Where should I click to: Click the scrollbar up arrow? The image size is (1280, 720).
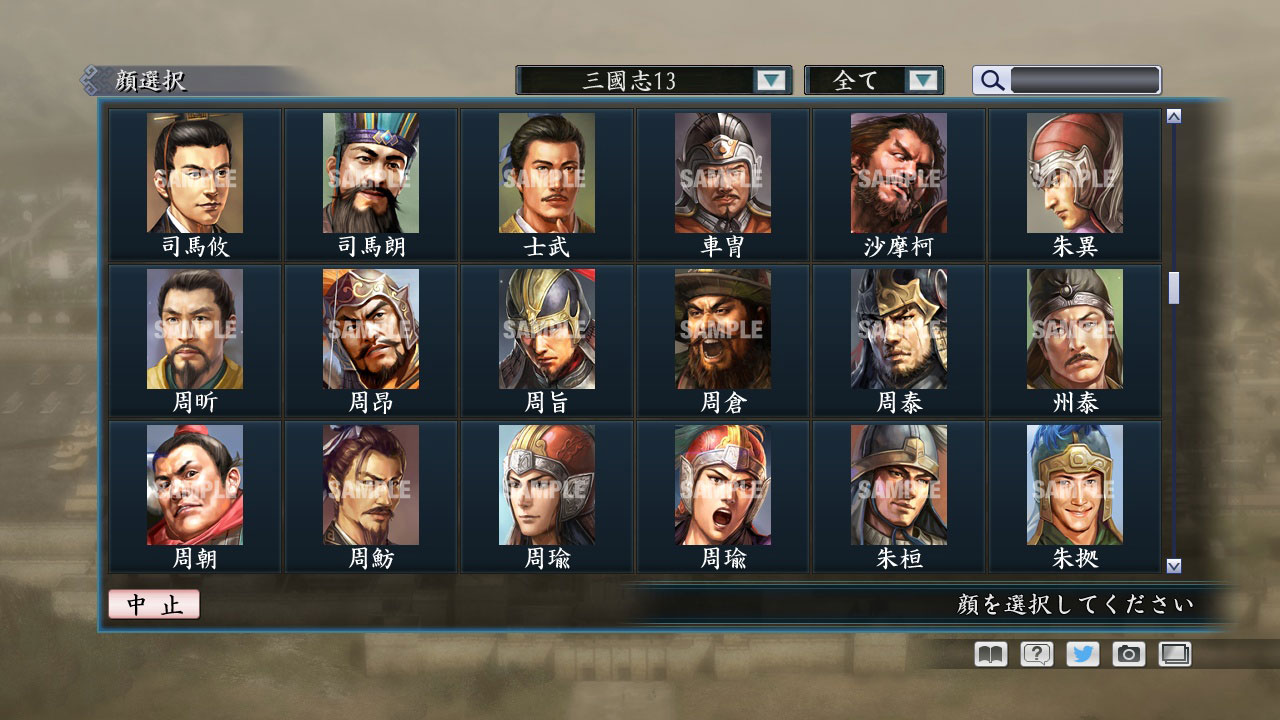pyautogui.click(x=1172, y=114)
